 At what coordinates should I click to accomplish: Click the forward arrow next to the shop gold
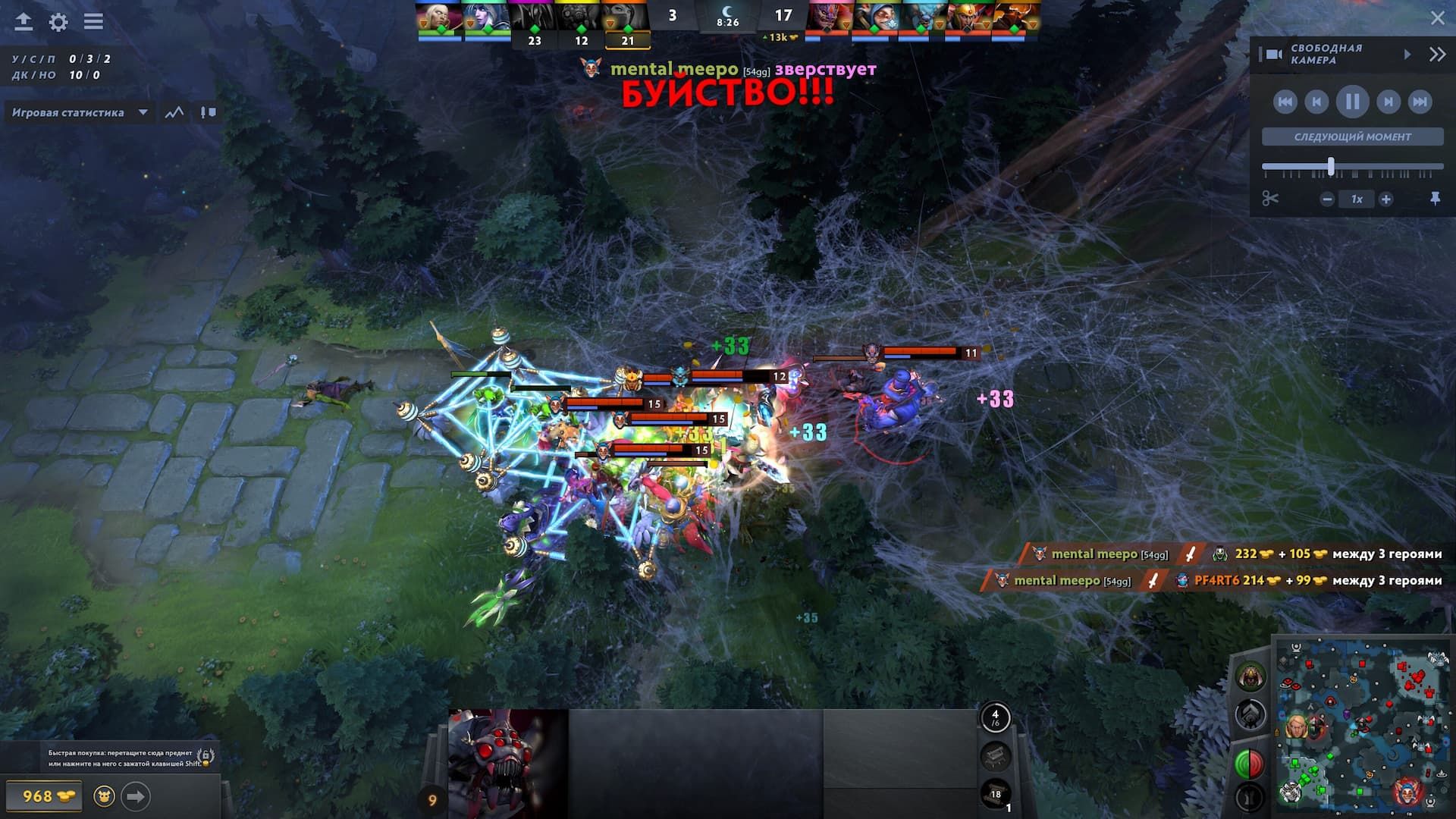point(136,796)
